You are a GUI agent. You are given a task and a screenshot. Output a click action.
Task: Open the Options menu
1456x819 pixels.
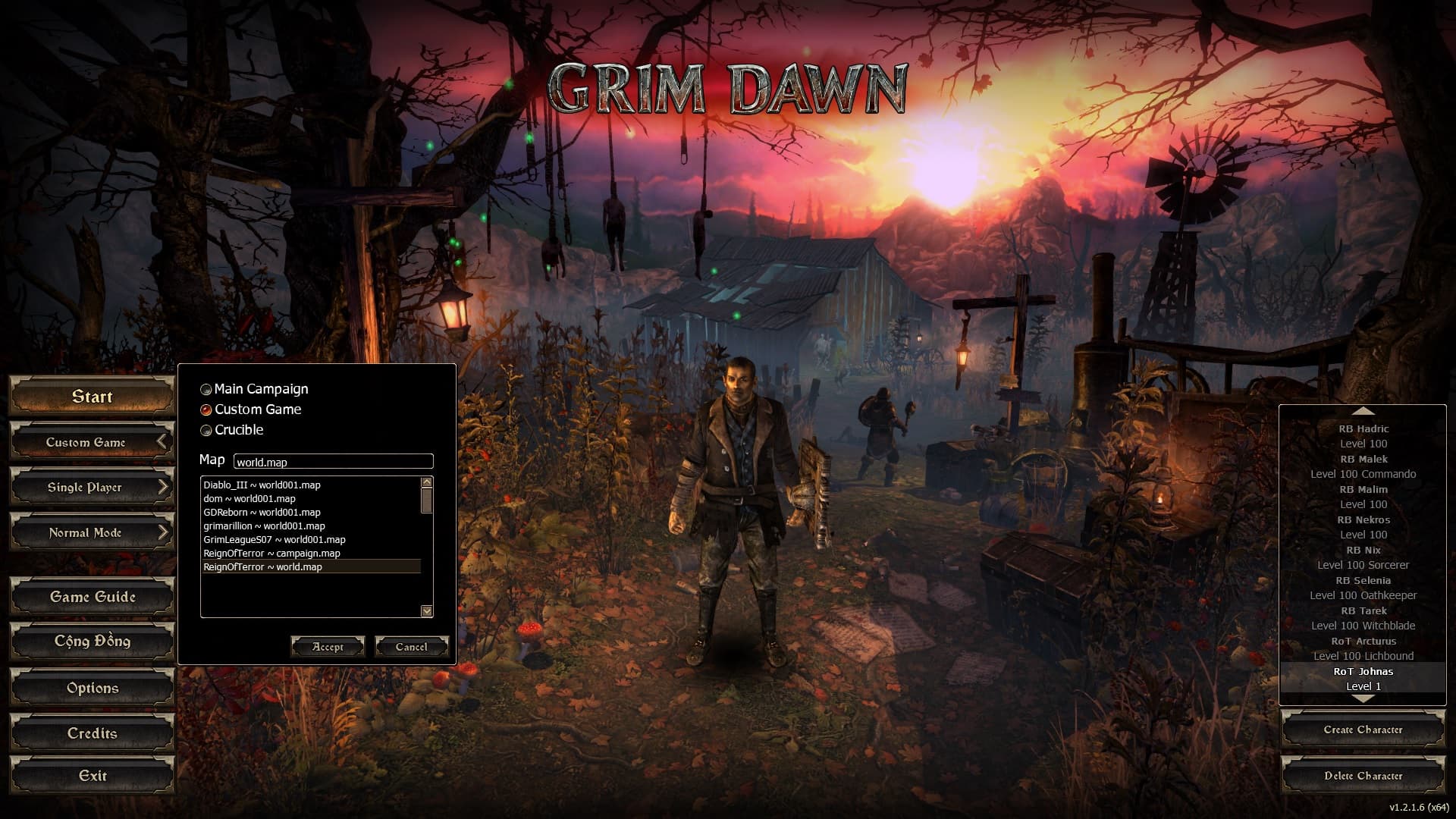tap(92, 689)
